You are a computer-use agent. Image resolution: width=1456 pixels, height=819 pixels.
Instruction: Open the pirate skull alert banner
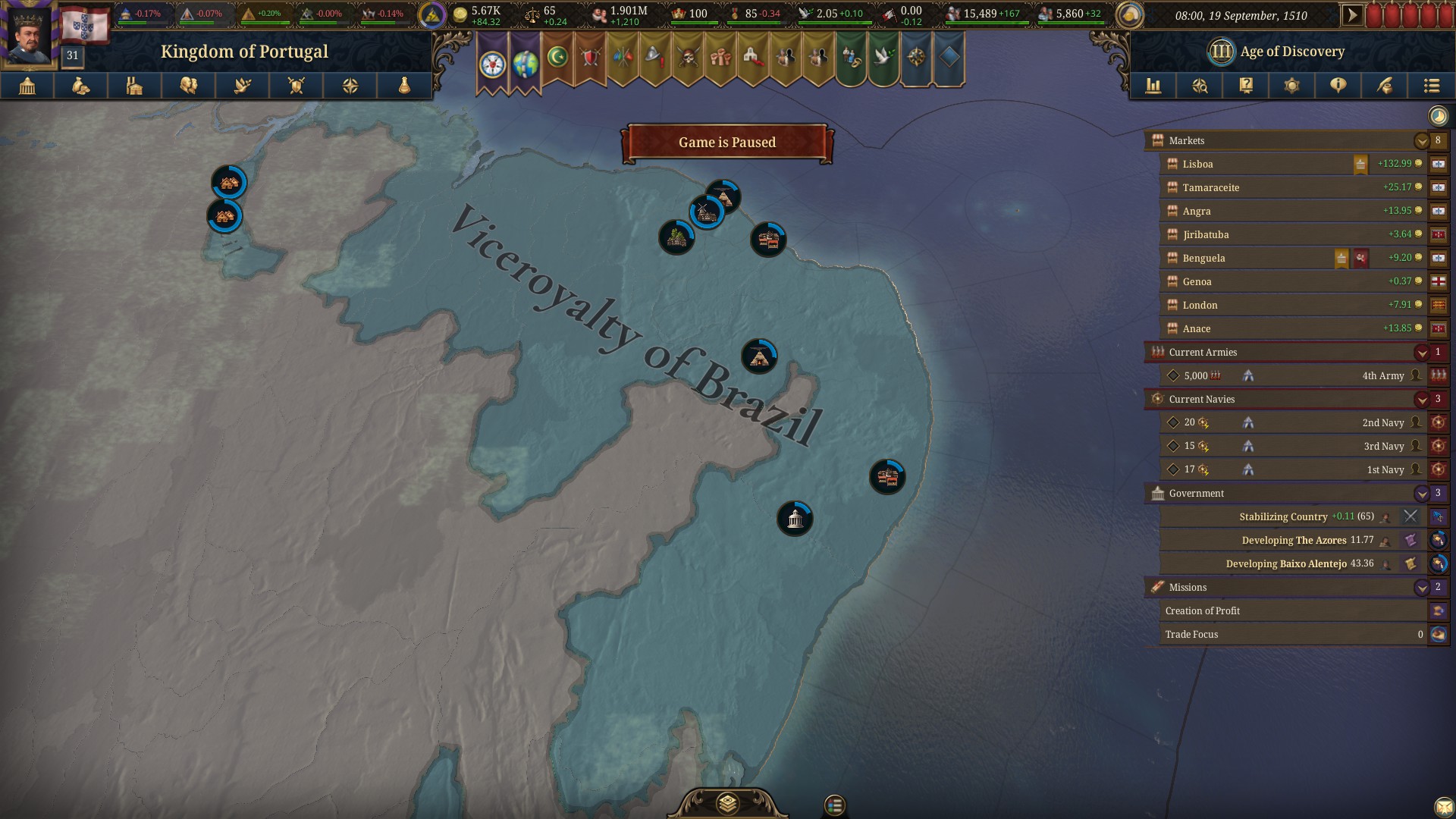pos(689,57)
